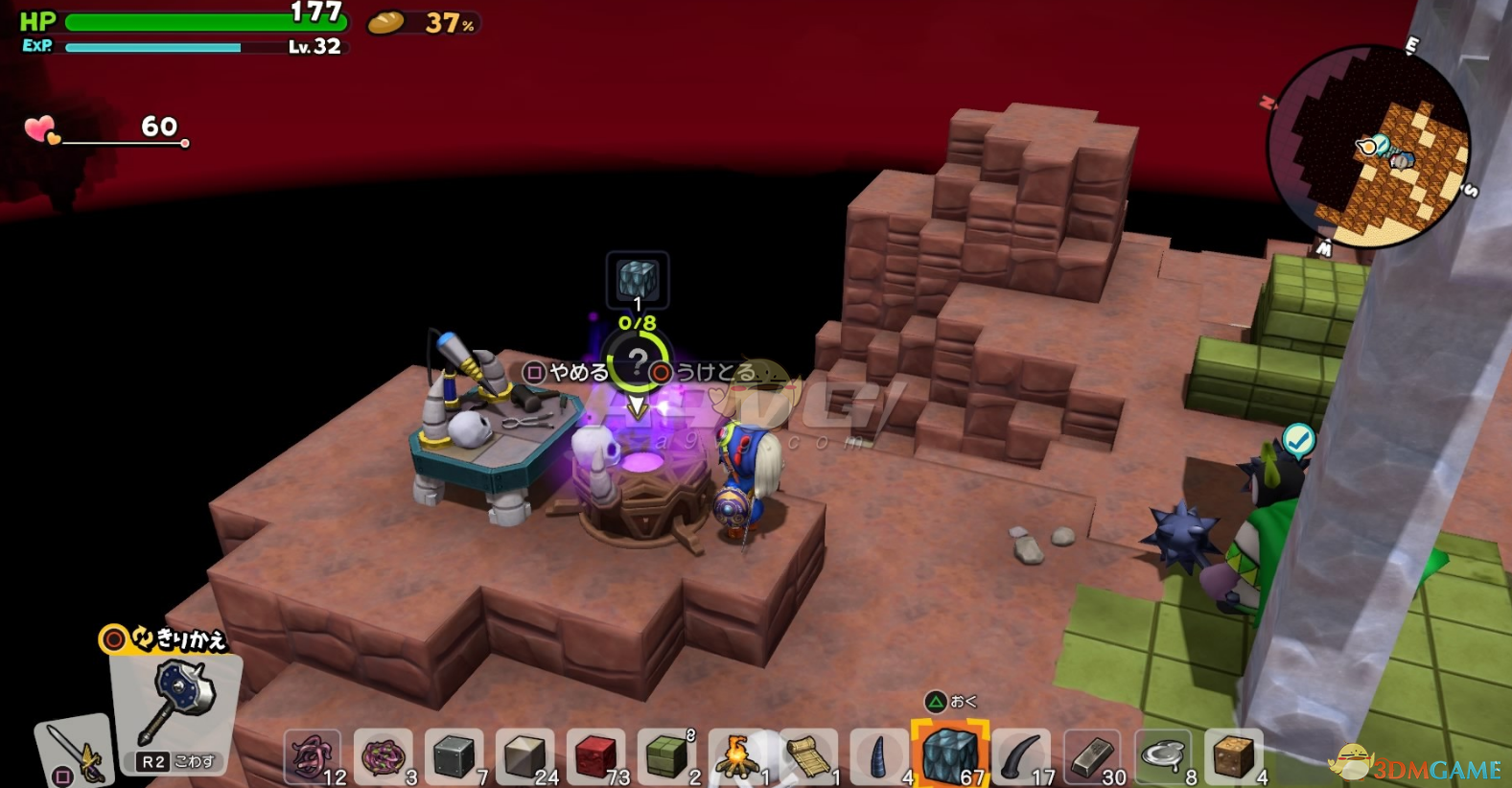1512x788 pixels.
Task: Select the highlighted blue scale block slot
Action: point(950,755)
